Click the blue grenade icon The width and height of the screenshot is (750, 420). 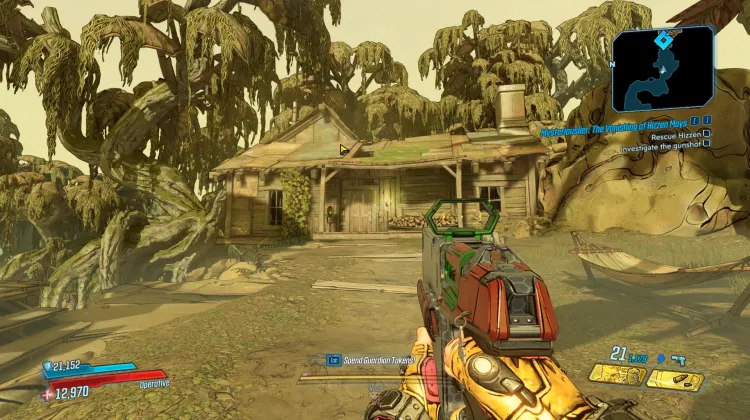click(x=660, y=356)
